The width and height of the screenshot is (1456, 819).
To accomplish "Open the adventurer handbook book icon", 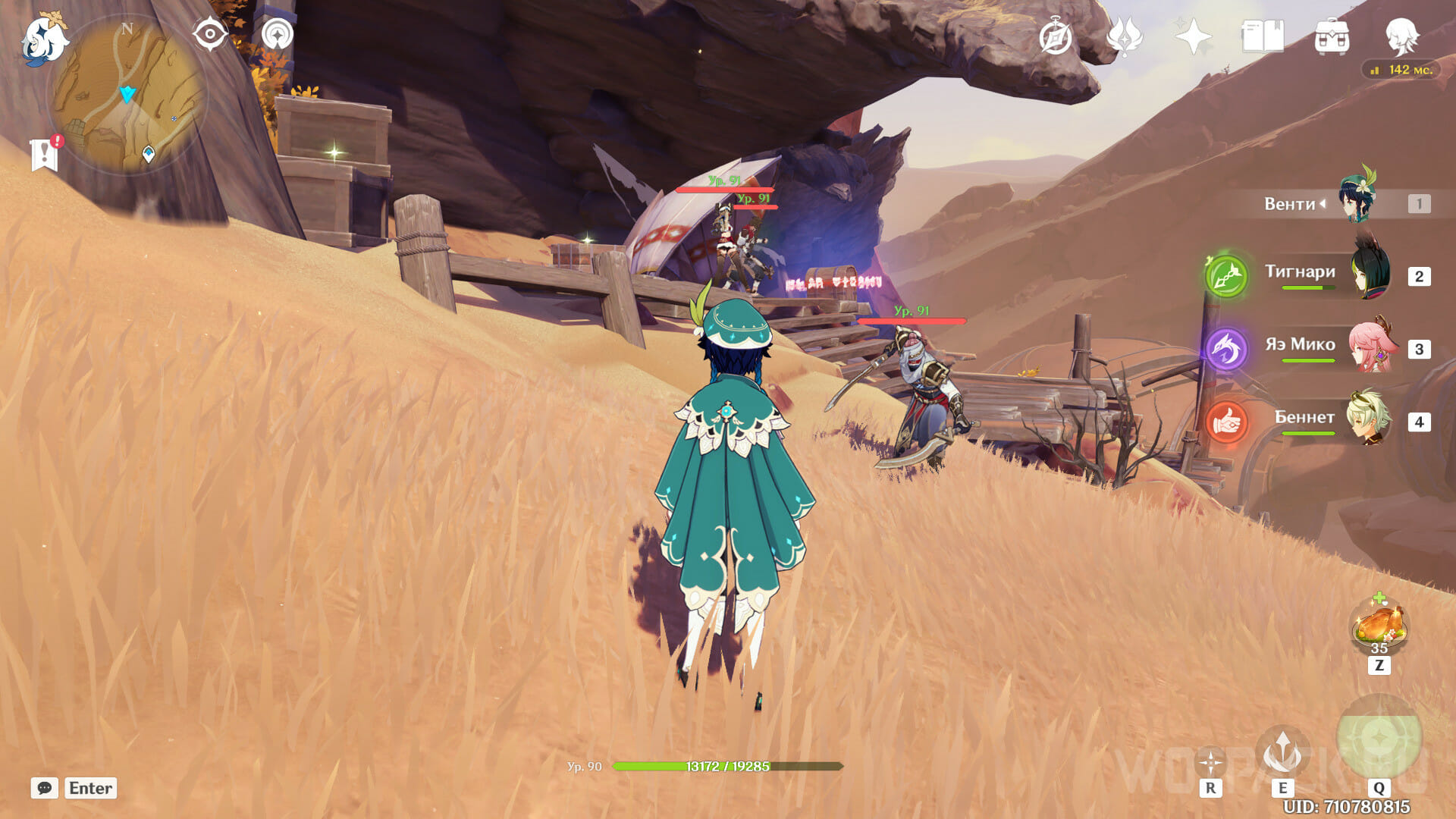I will point(1263,36).
